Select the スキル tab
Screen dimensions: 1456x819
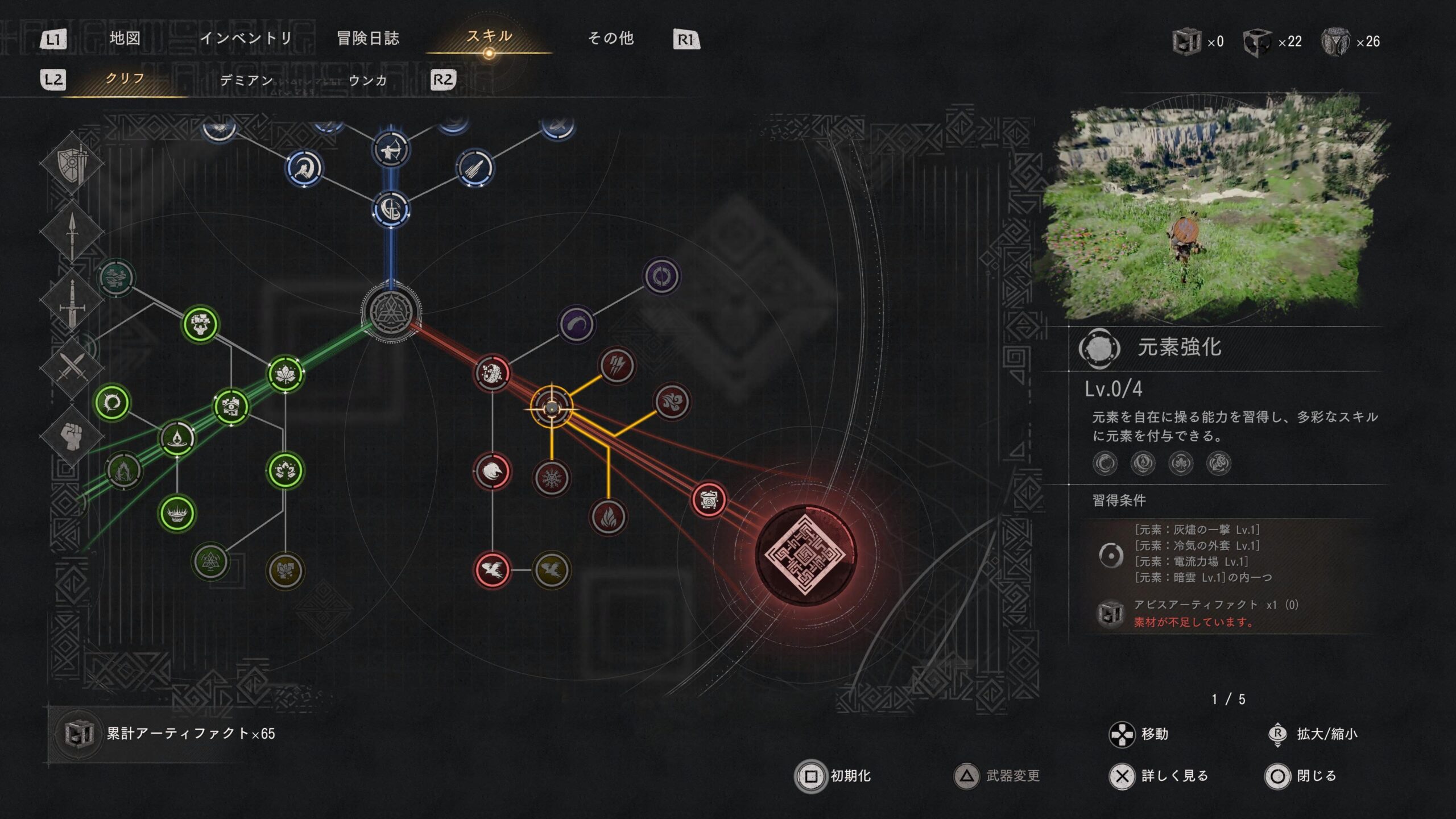coord(489,37)
